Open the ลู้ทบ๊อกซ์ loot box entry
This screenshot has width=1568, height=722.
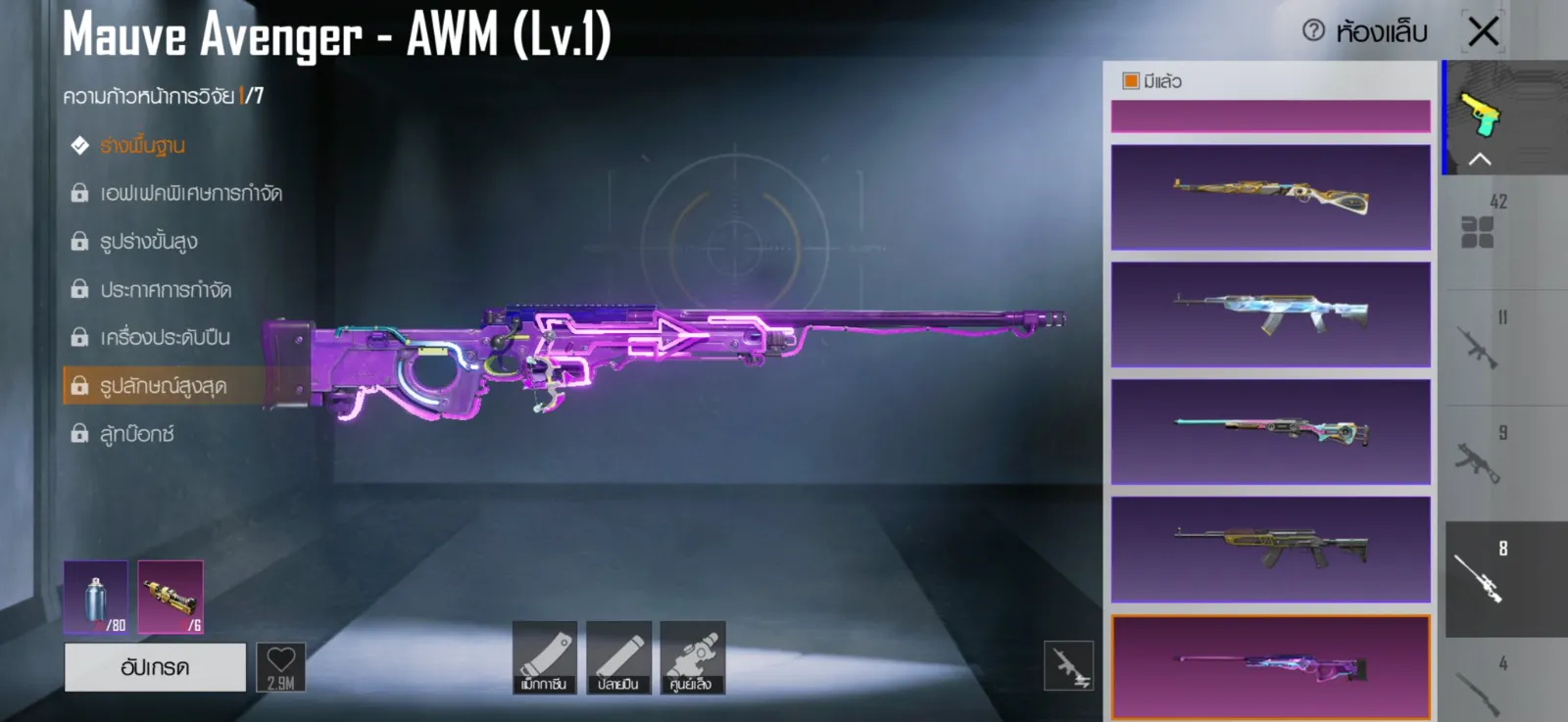click(x=136, y=434)
